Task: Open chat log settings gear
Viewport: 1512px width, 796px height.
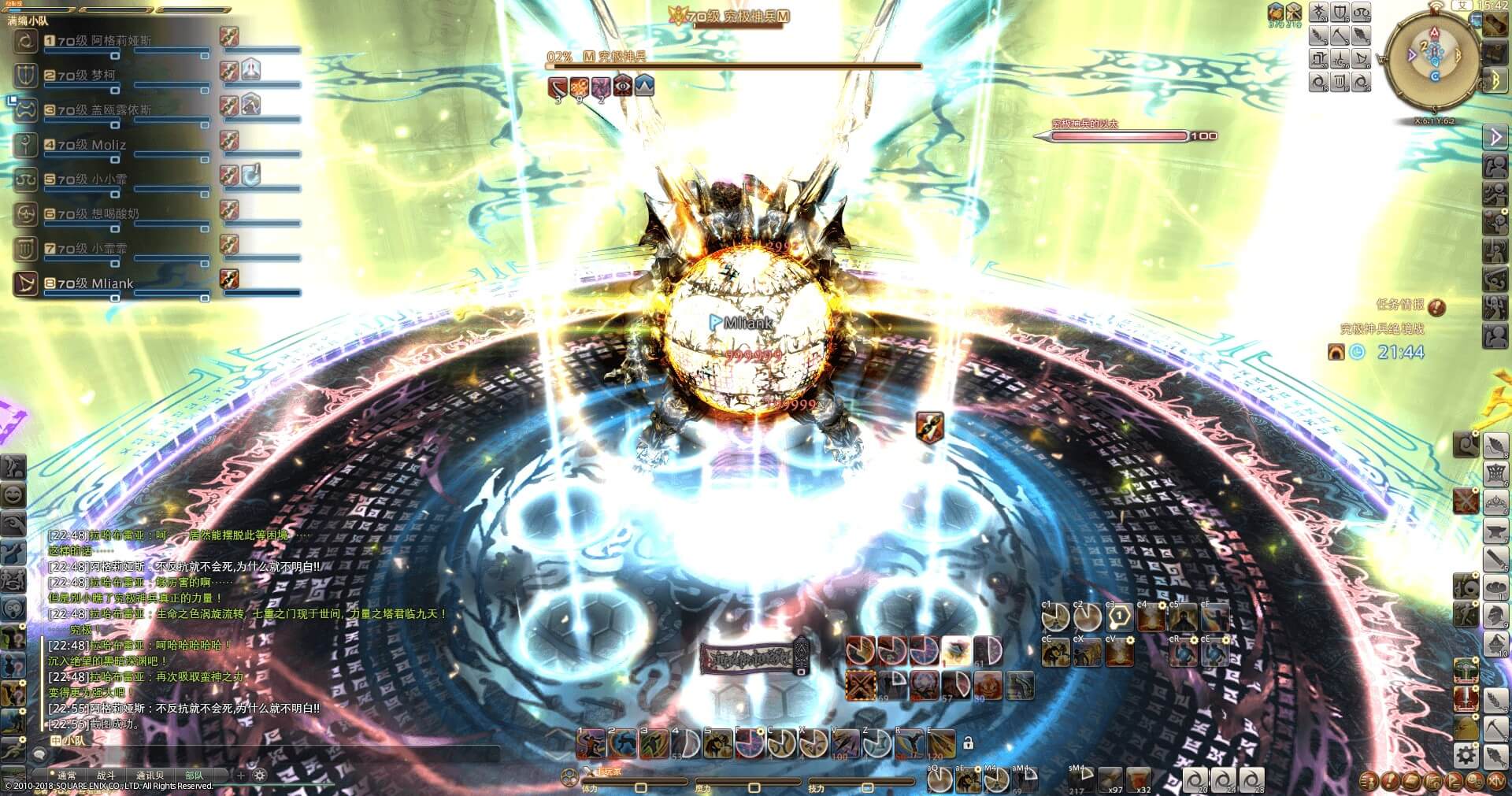Action: [x=259, y=776]
